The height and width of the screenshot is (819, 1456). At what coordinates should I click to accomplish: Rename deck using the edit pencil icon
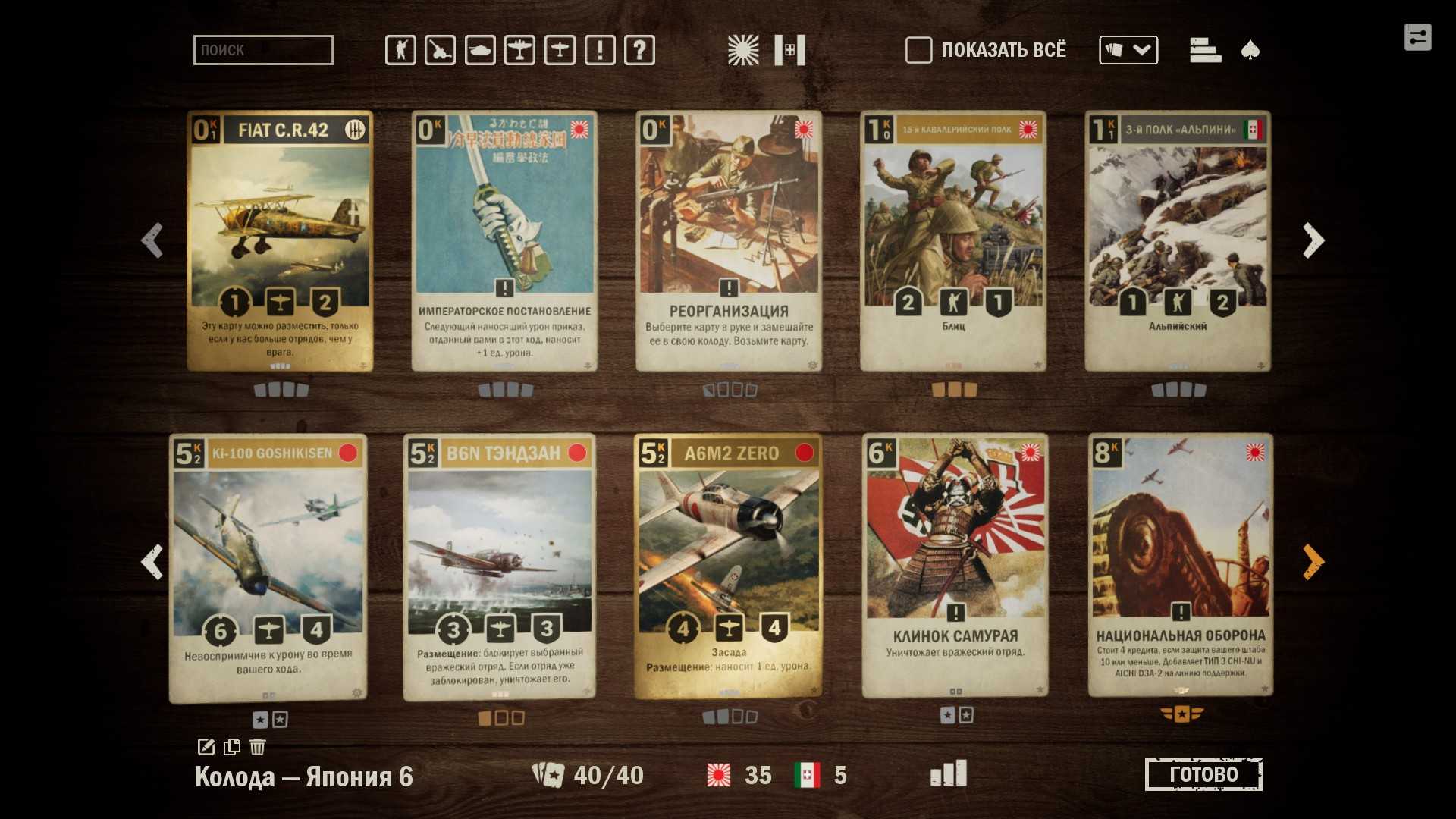(x=206, y=747)
